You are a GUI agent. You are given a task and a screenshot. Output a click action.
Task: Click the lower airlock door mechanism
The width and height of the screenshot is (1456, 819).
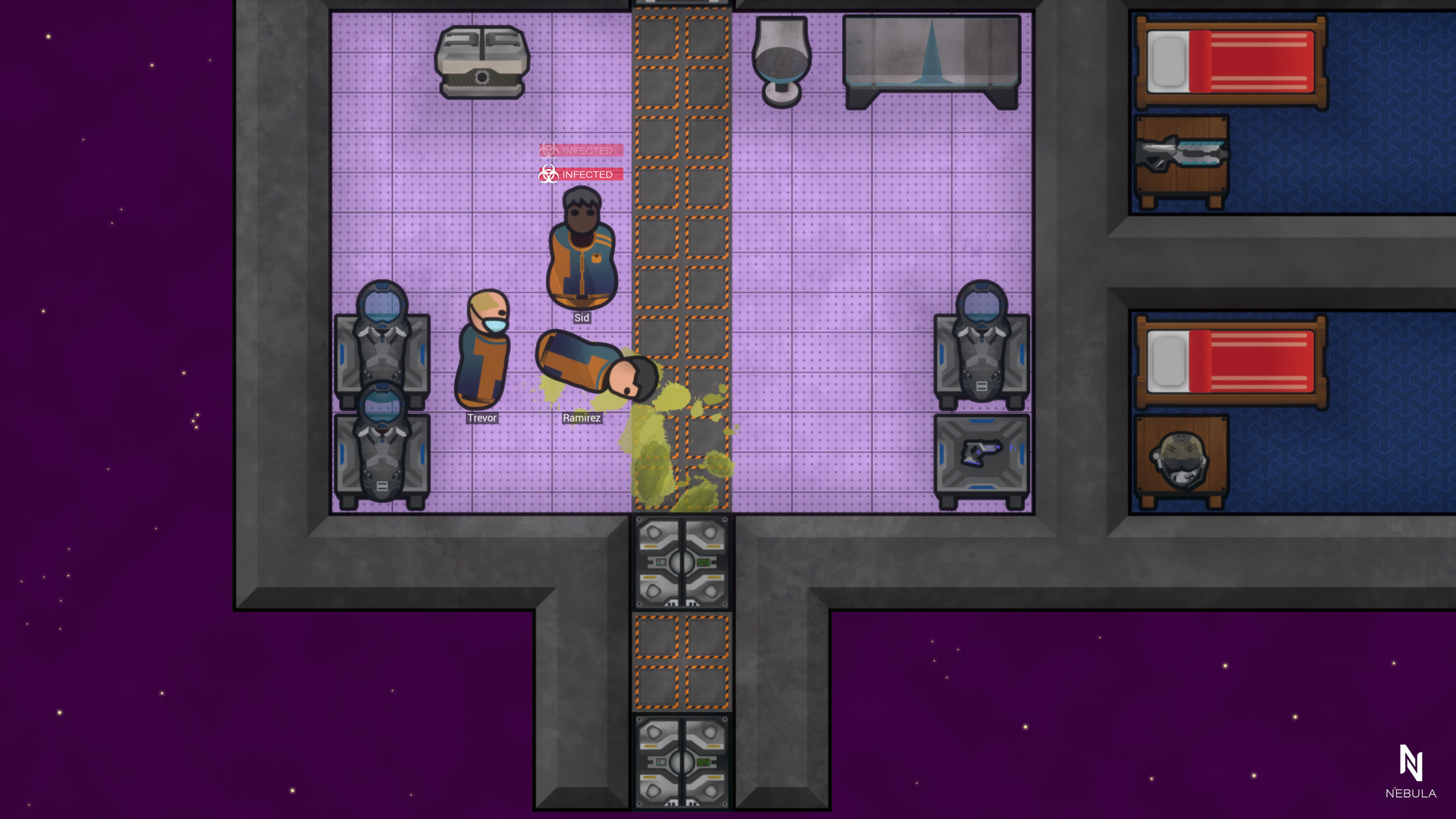pos(681,762)
